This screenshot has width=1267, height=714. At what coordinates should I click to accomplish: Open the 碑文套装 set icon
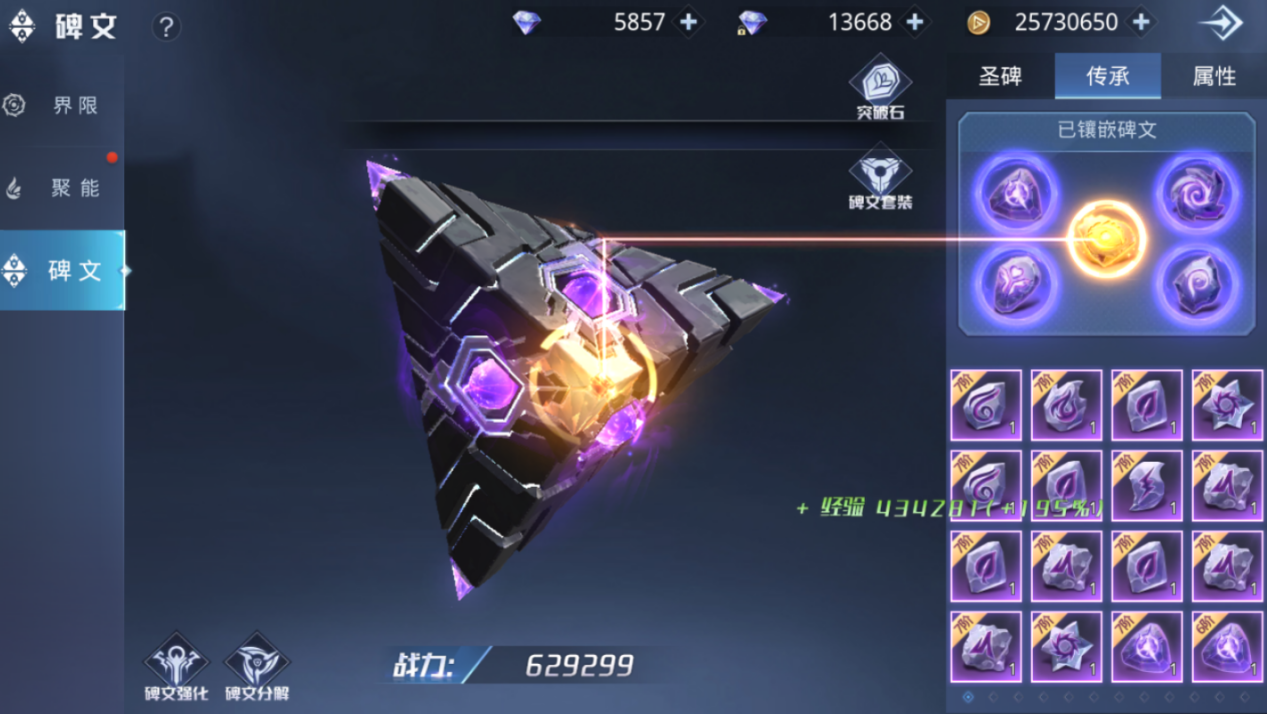(x=880, y=178)
